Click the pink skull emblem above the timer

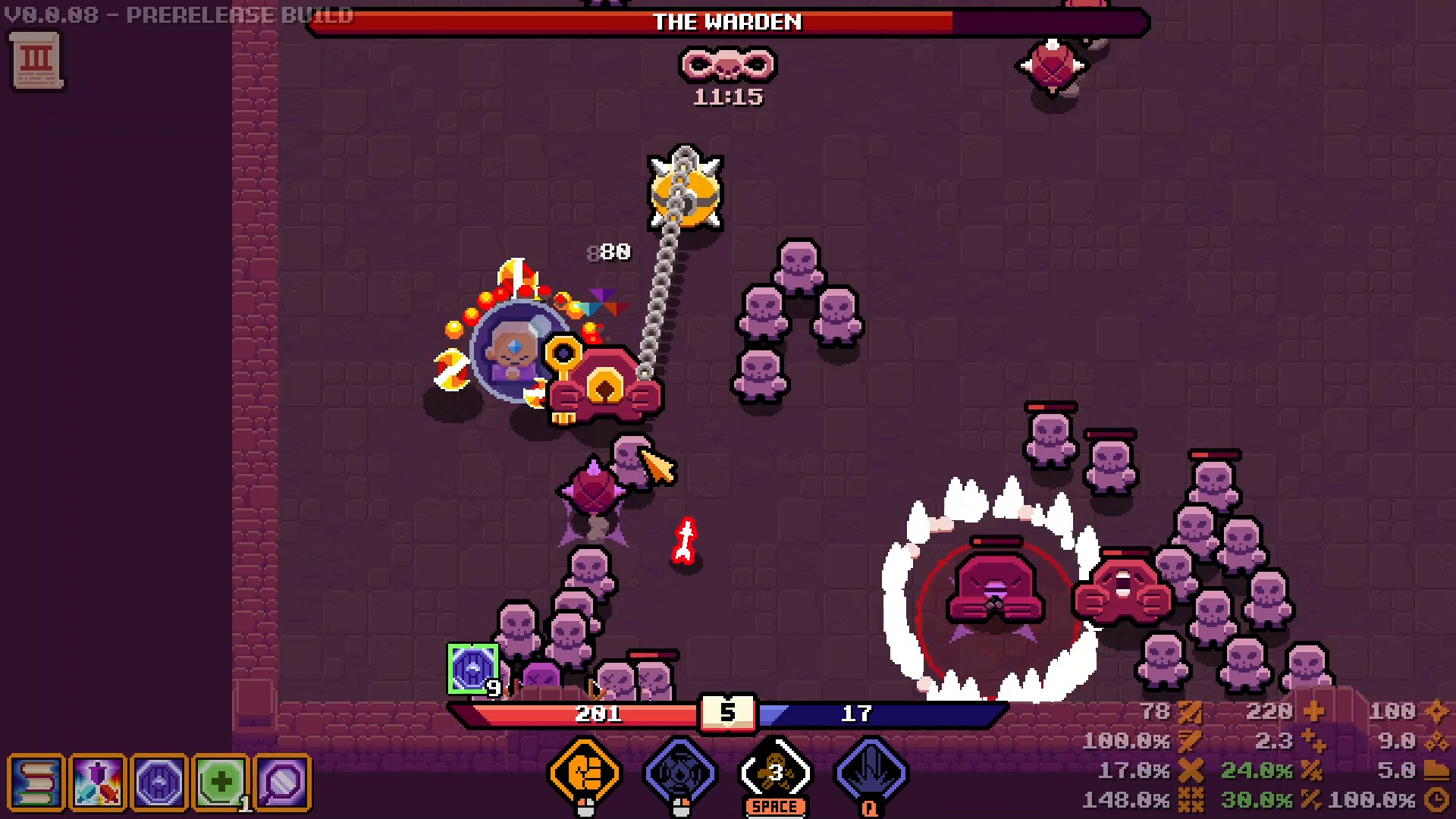726,67
